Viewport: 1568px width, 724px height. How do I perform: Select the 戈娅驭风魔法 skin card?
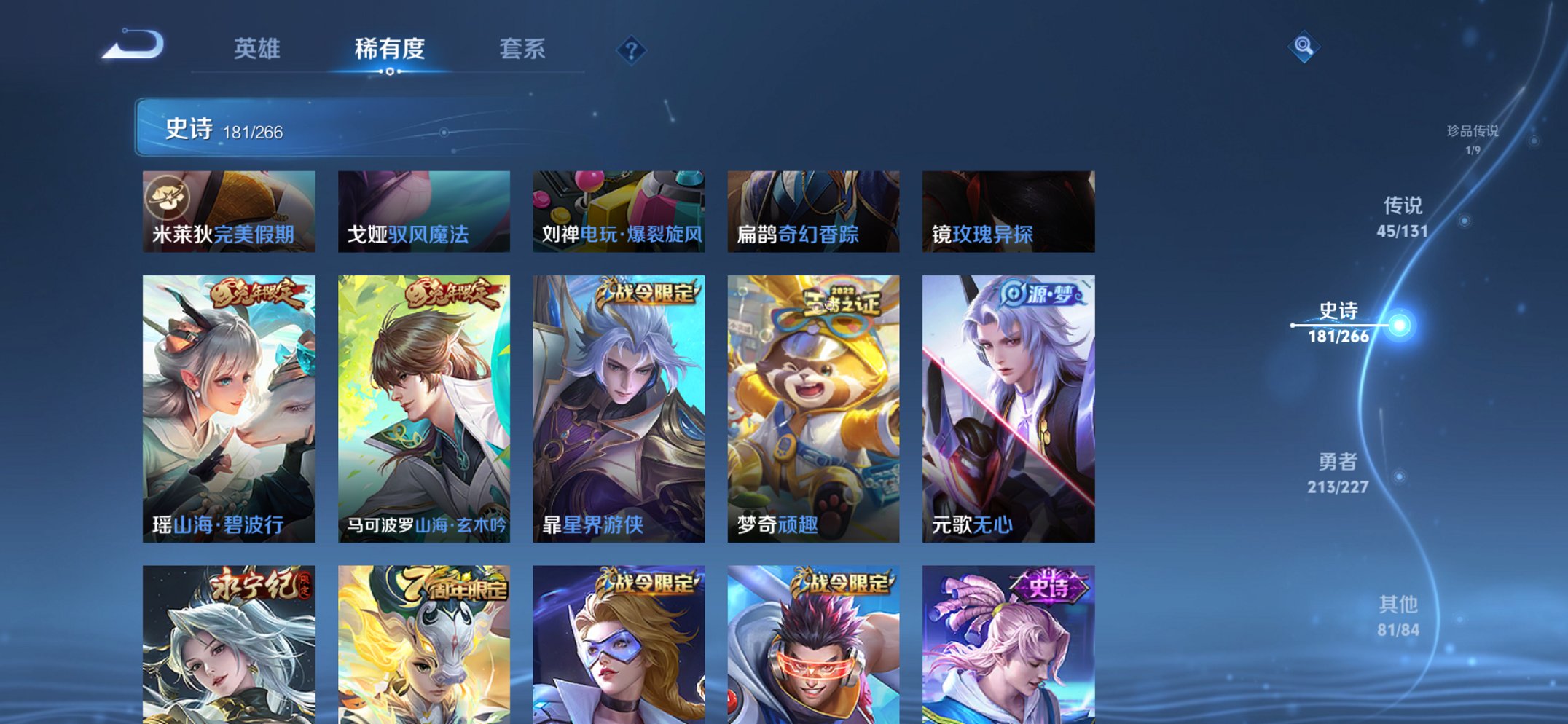point(423,210)
